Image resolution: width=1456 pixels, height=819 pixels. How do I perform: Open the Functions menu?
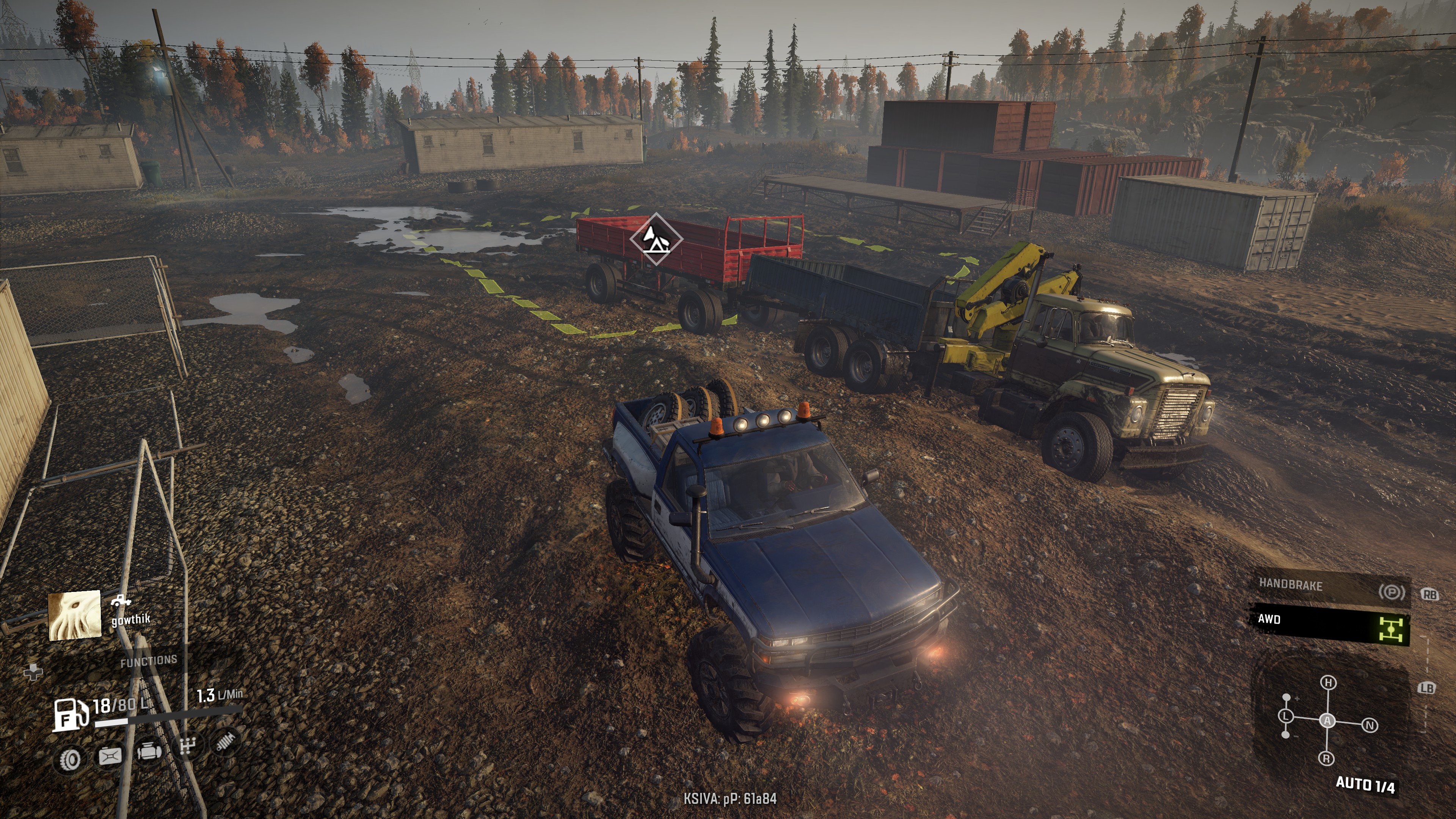(x=148, y=661)
